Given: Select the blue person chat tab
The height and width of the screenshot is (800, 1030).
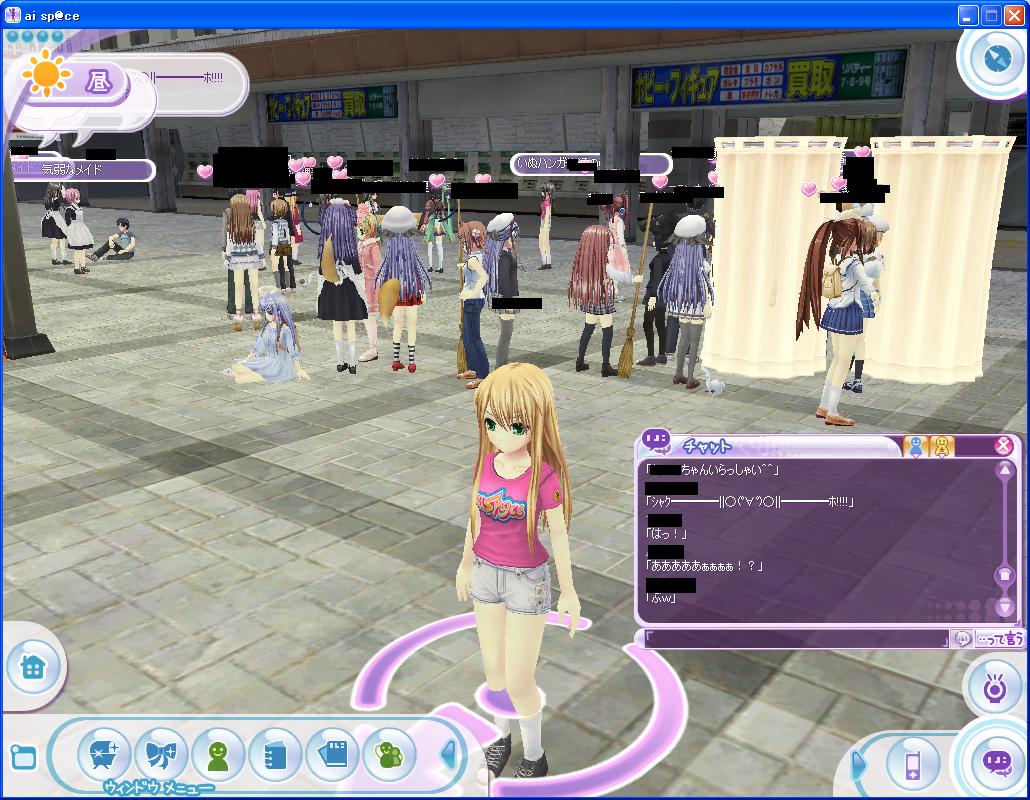Looking at the screenshot, I should click(915, 447).
